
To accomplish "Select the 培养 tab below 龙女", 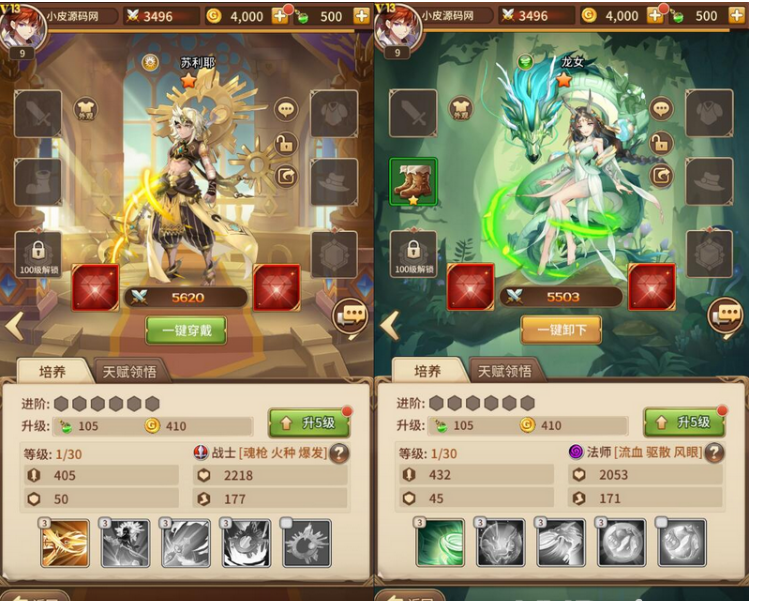I will [x=427, y=371].
